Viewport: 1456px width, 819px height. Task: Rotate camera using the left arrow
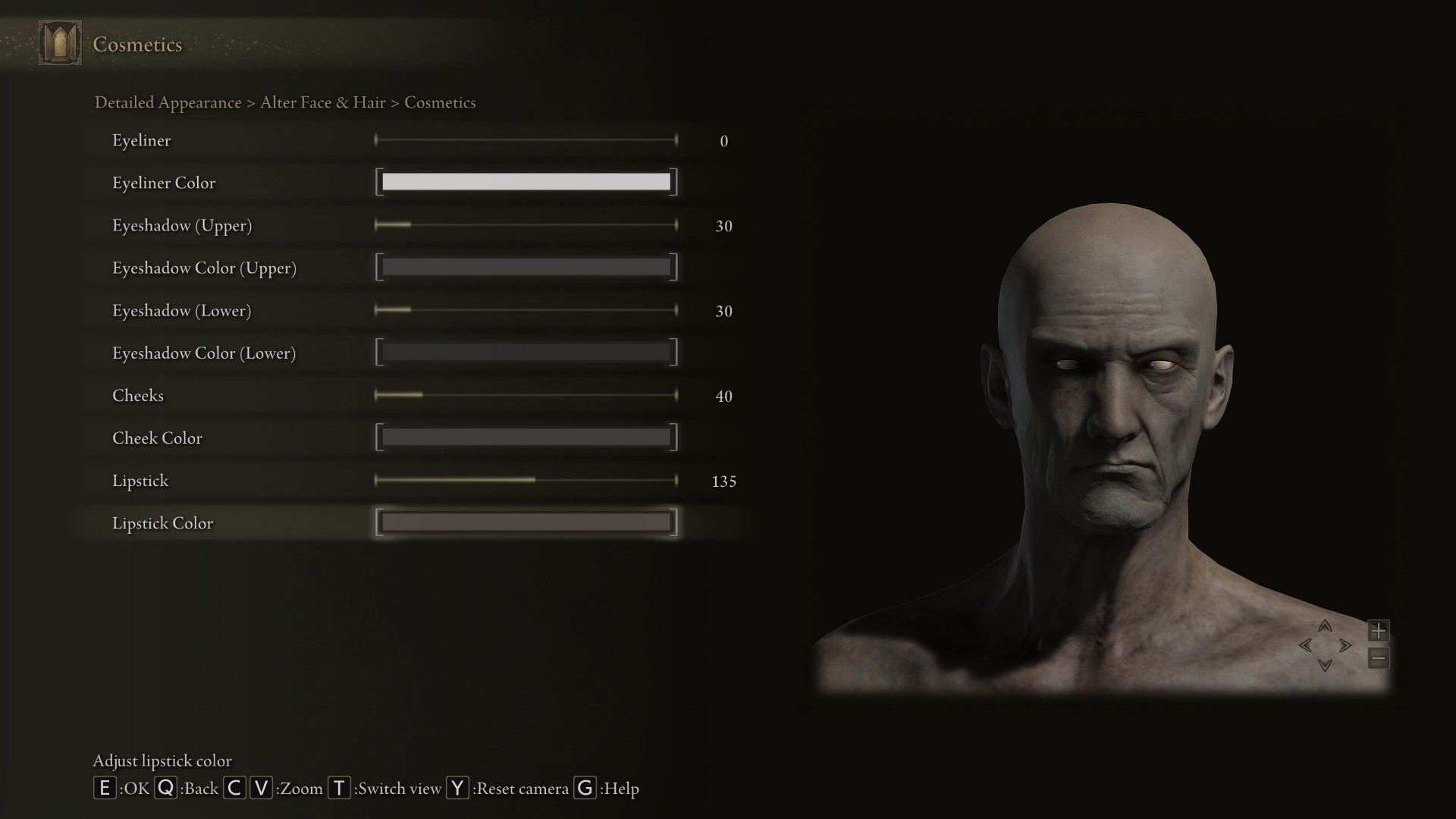pos(1306,646)
